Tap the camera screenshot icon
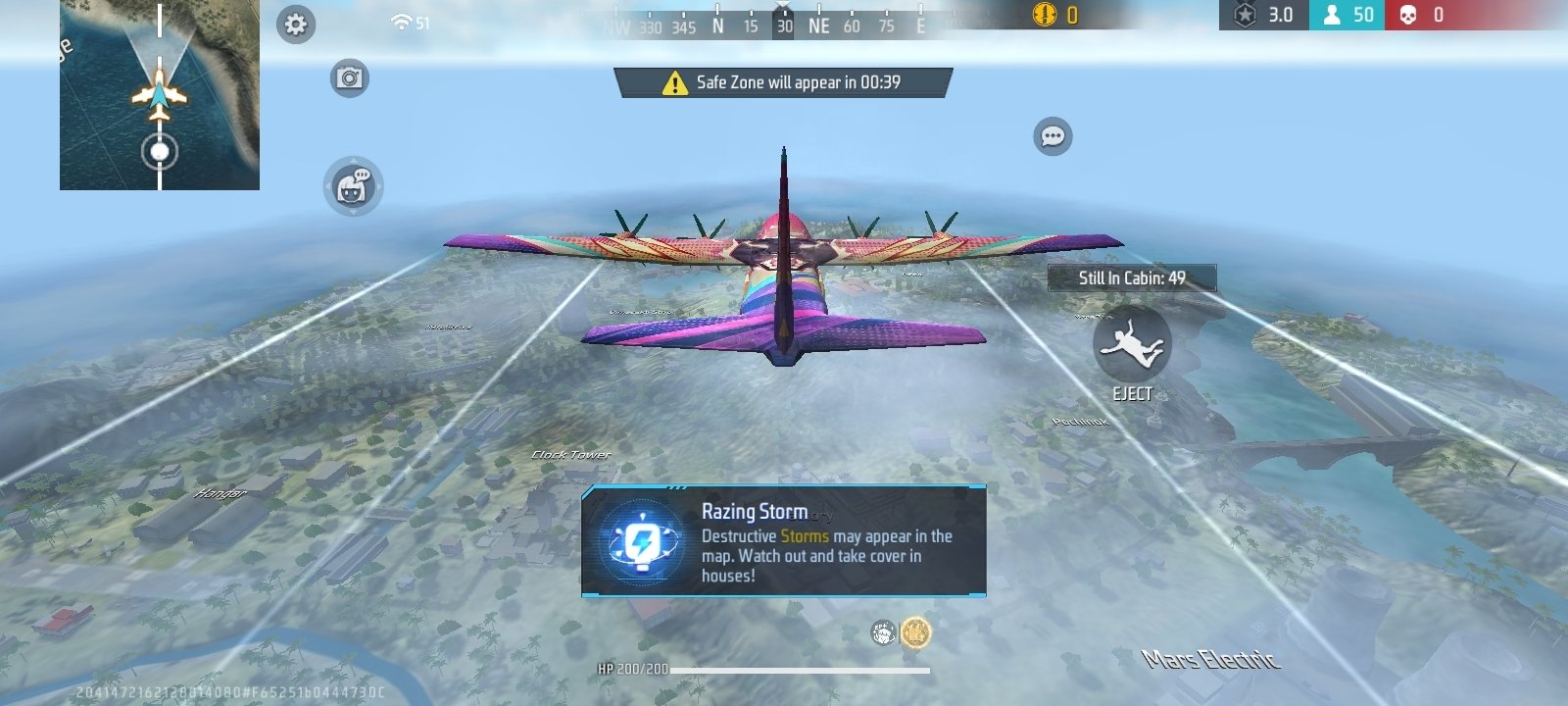1568x706 pixels. [349, 77]
